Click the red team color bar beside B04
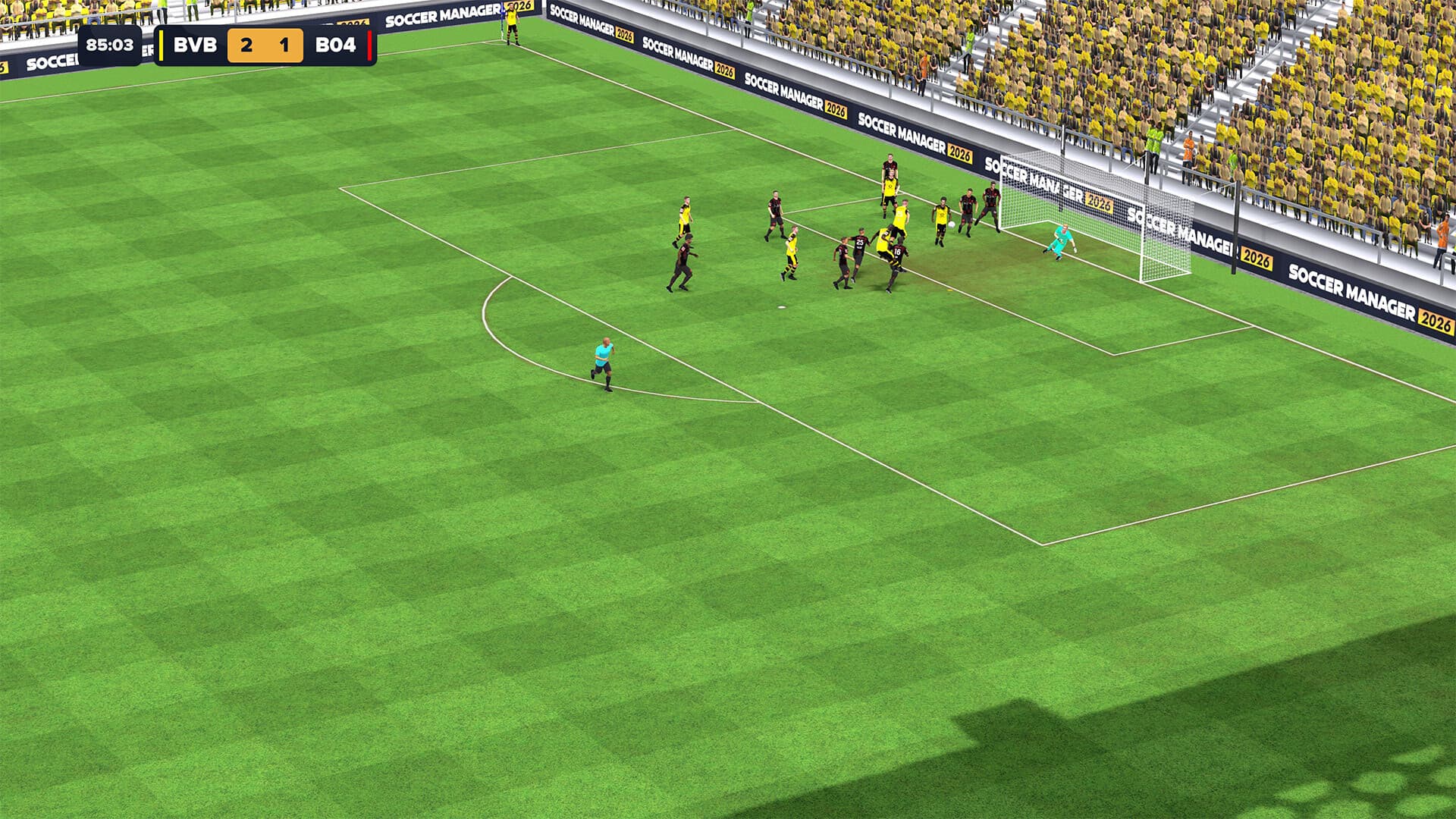The width and height of the screenshot is (1456, 819). click(x=369, y=45)
